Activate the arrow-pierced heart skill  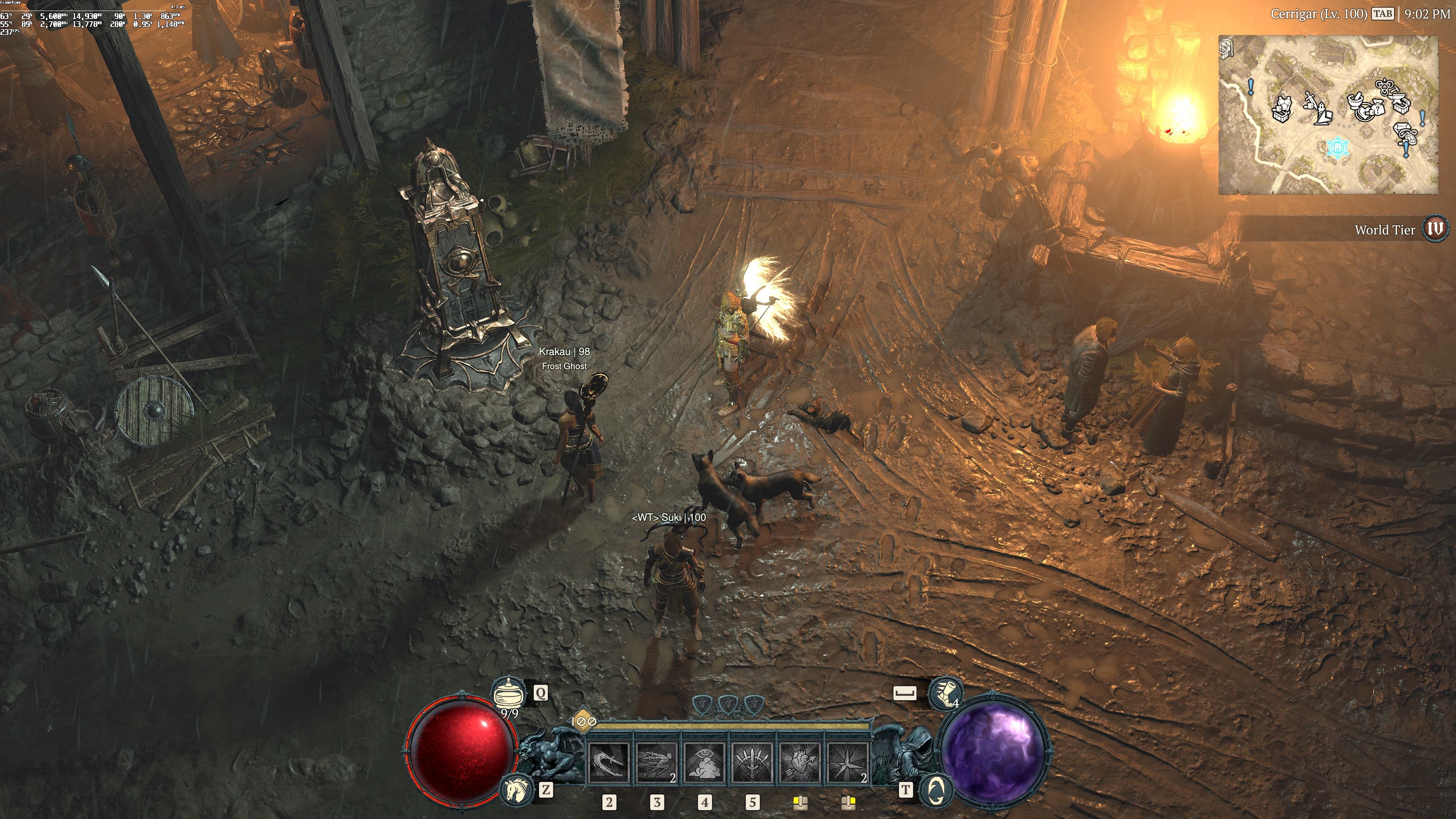800,762
